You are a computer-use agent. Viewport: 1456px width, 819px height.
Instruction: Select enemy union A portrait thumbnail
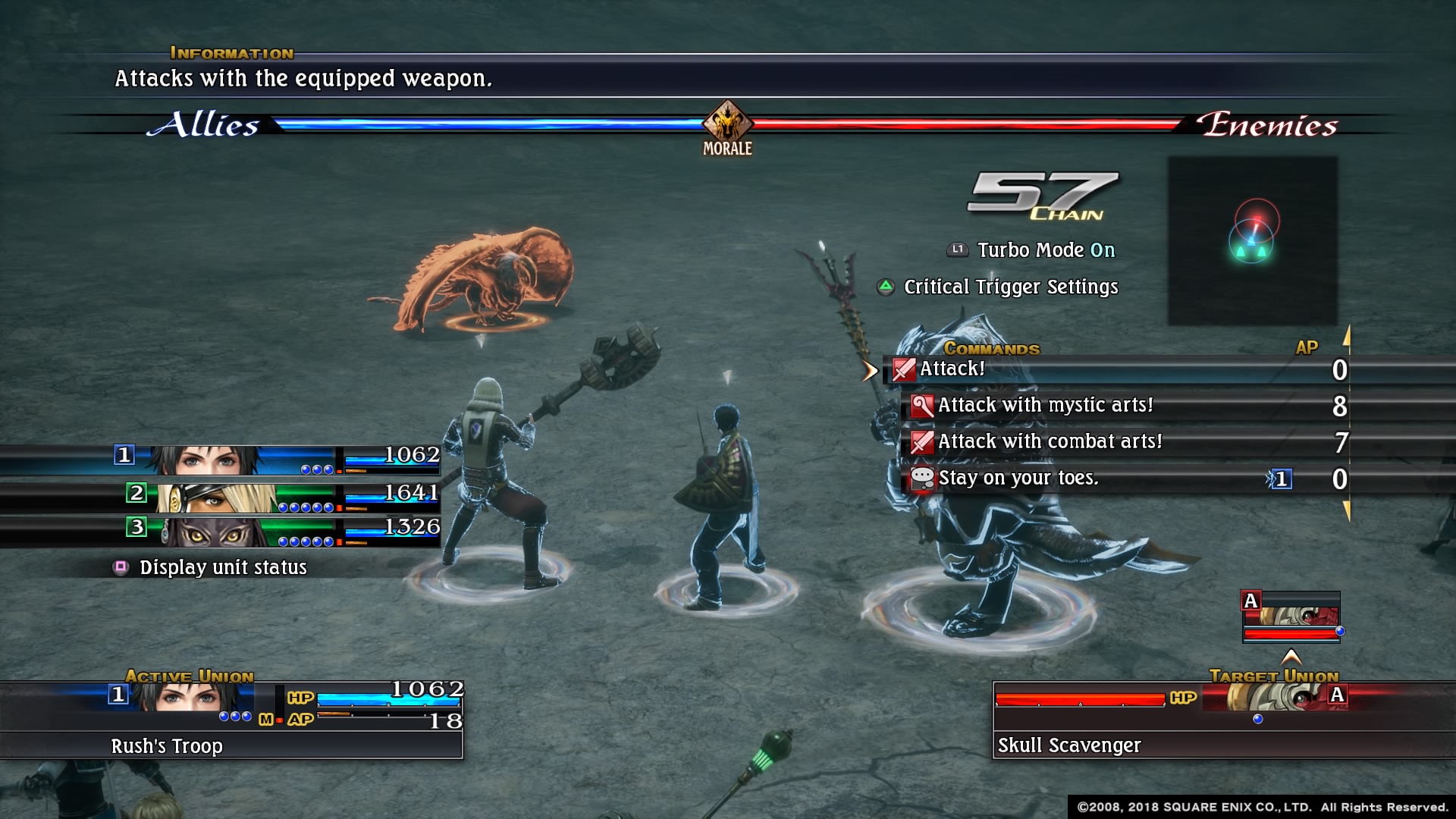pyautogui.click(x=1291, y=616)
